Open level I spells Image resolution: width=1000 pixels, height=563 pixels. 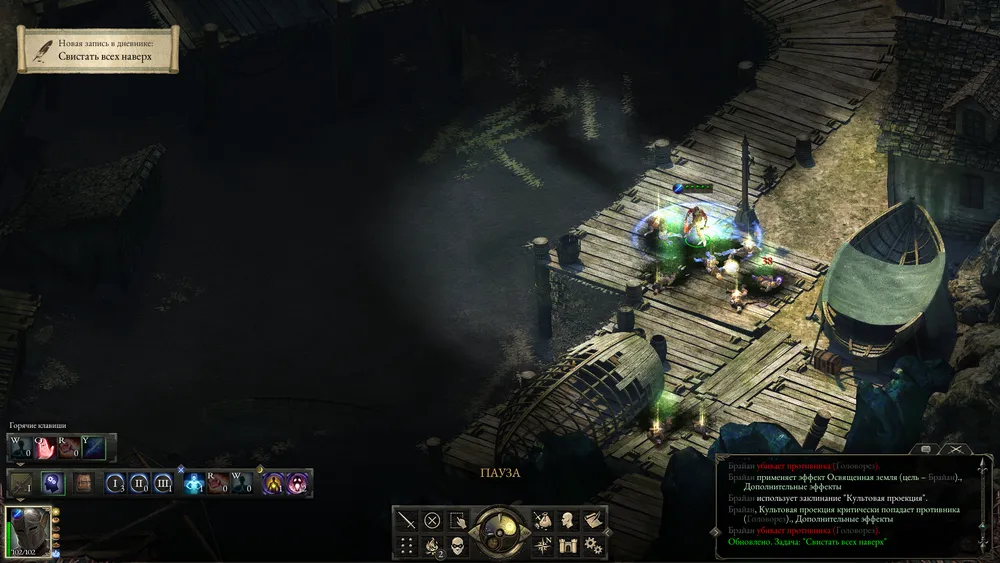[x=115, y=484]
